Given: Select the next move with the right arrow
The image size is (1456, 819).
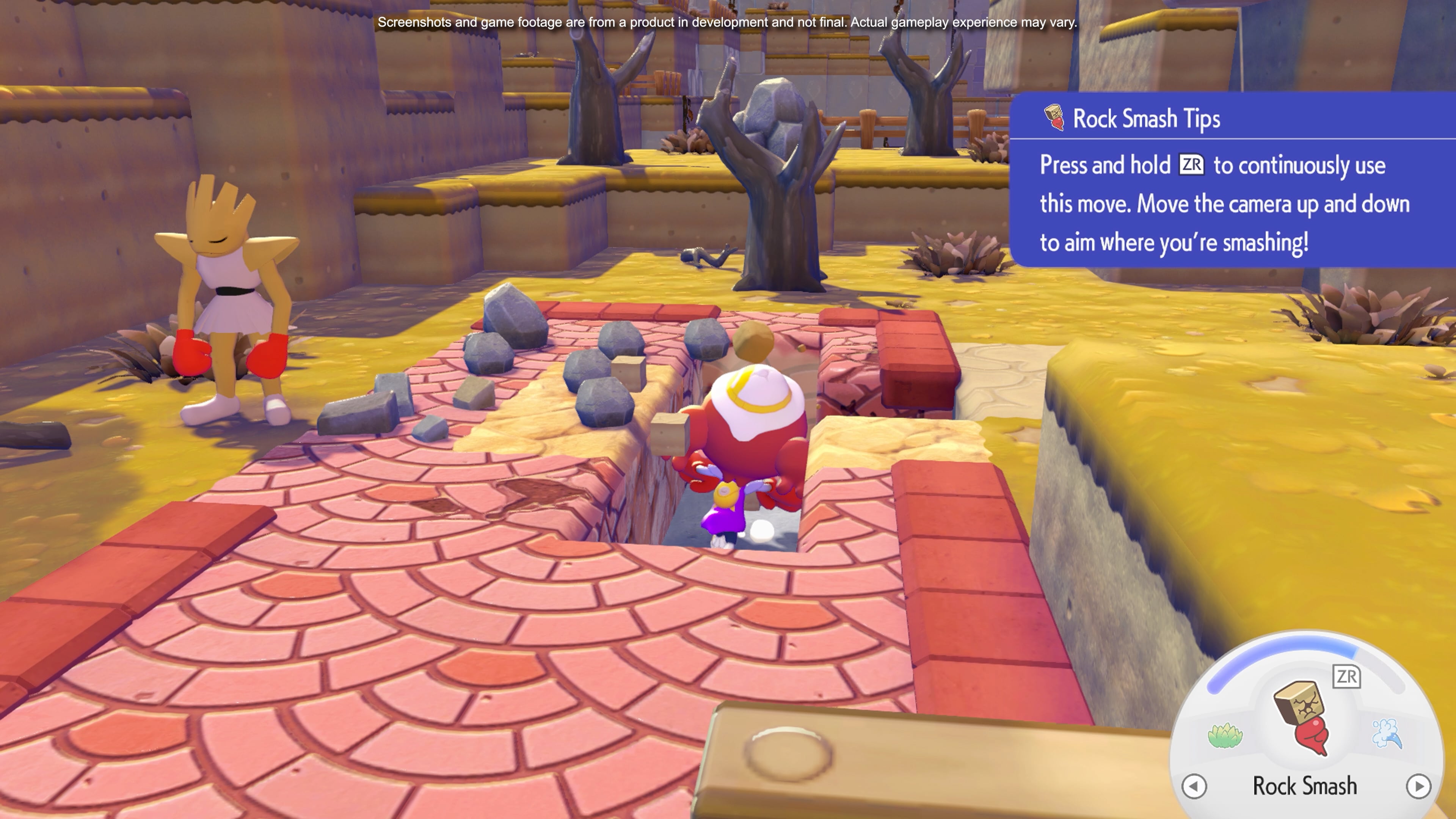Looking at the screenshot, I should (x=1418, y=786).
